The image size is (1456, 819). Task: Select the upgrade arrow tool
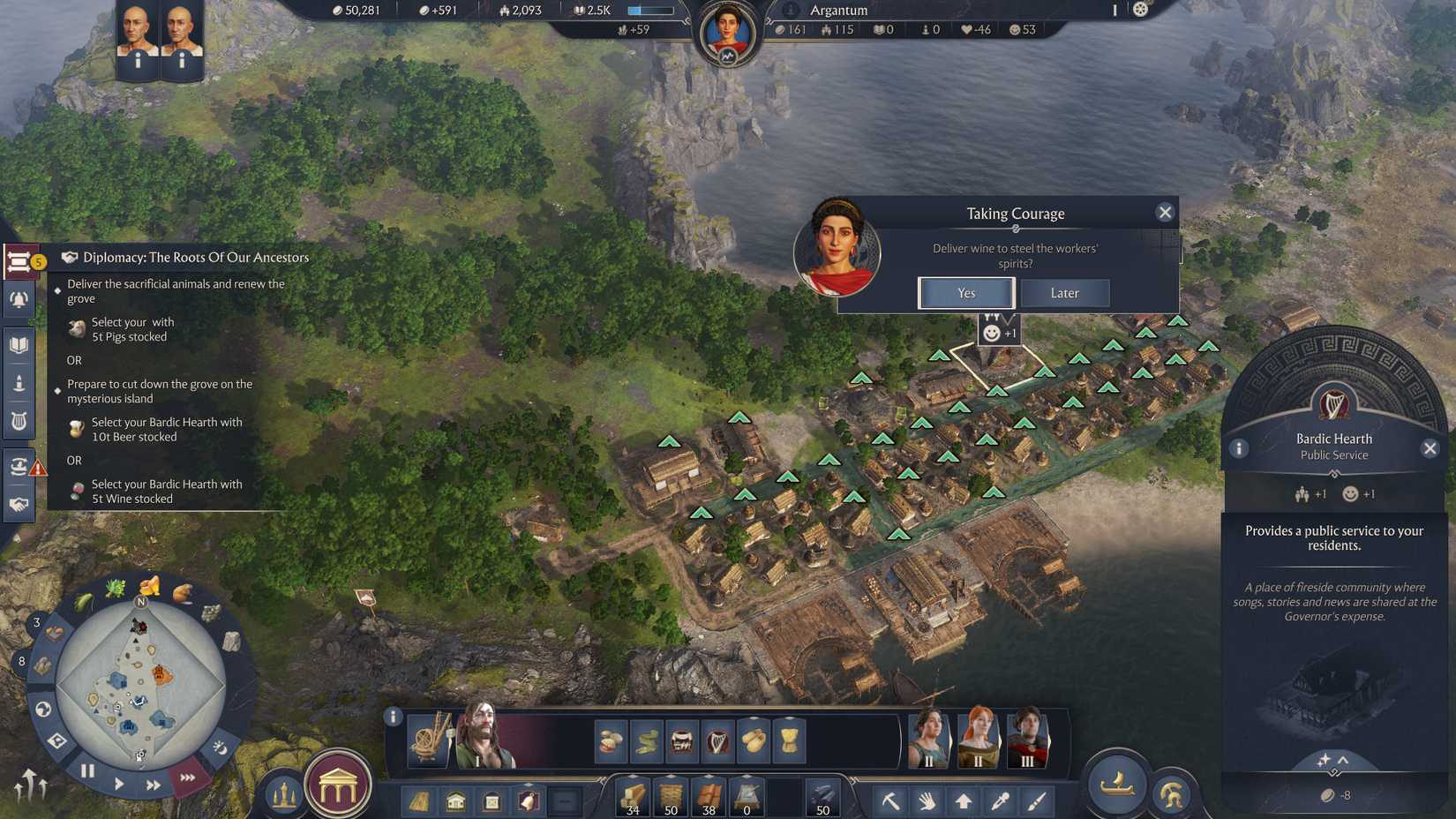(x=963, y=801)
